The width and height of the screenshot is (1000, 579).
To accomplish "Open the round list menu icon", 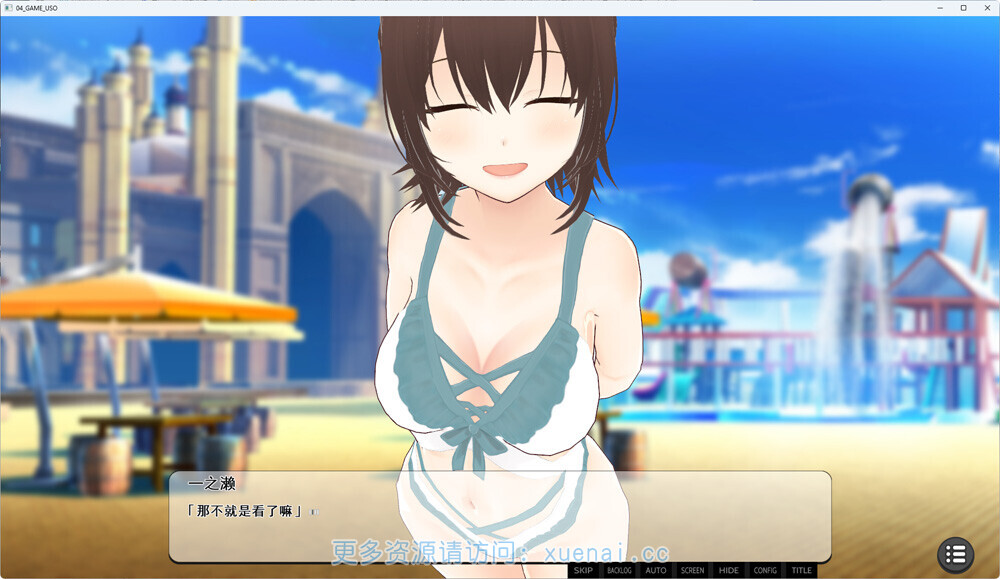I will point(955,554).
